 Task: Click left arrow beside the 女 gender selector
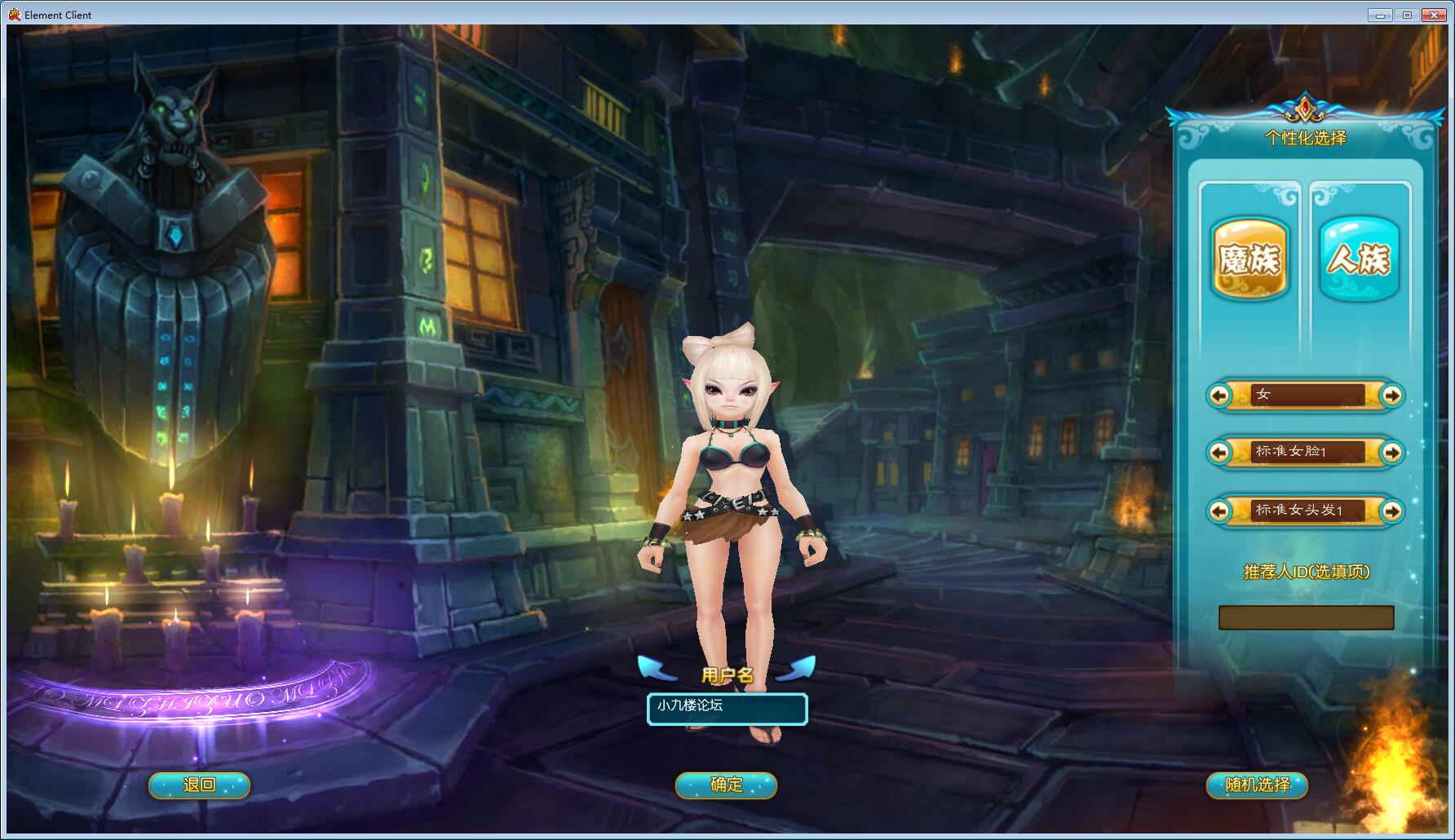pyautogui.click(x=1219, y=396)
